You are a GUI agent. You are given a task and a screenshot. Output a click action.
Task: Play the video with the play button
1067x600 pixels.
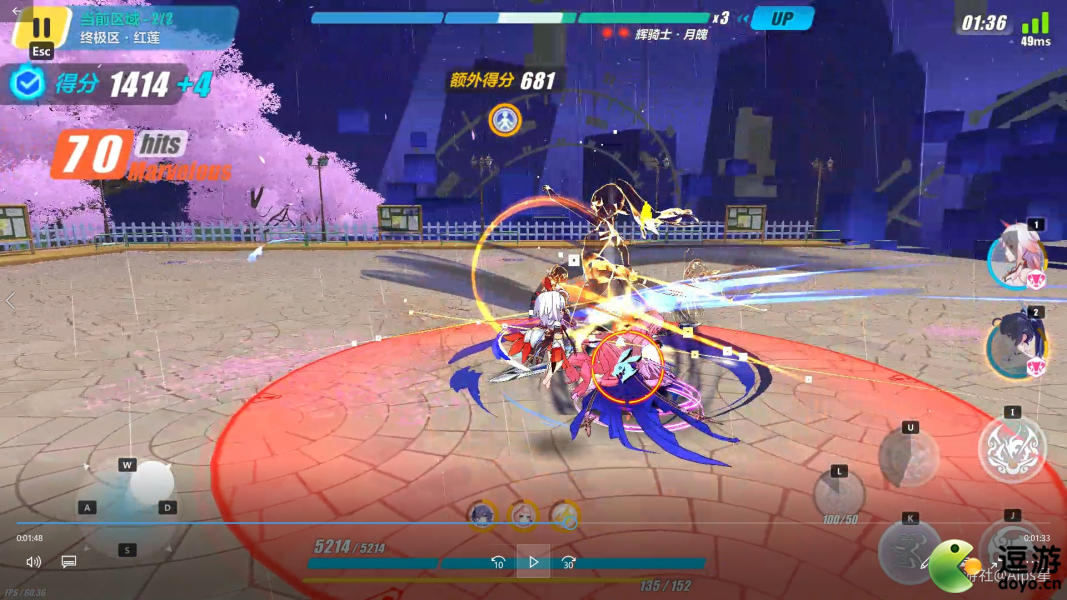click(x=533, y=562)
